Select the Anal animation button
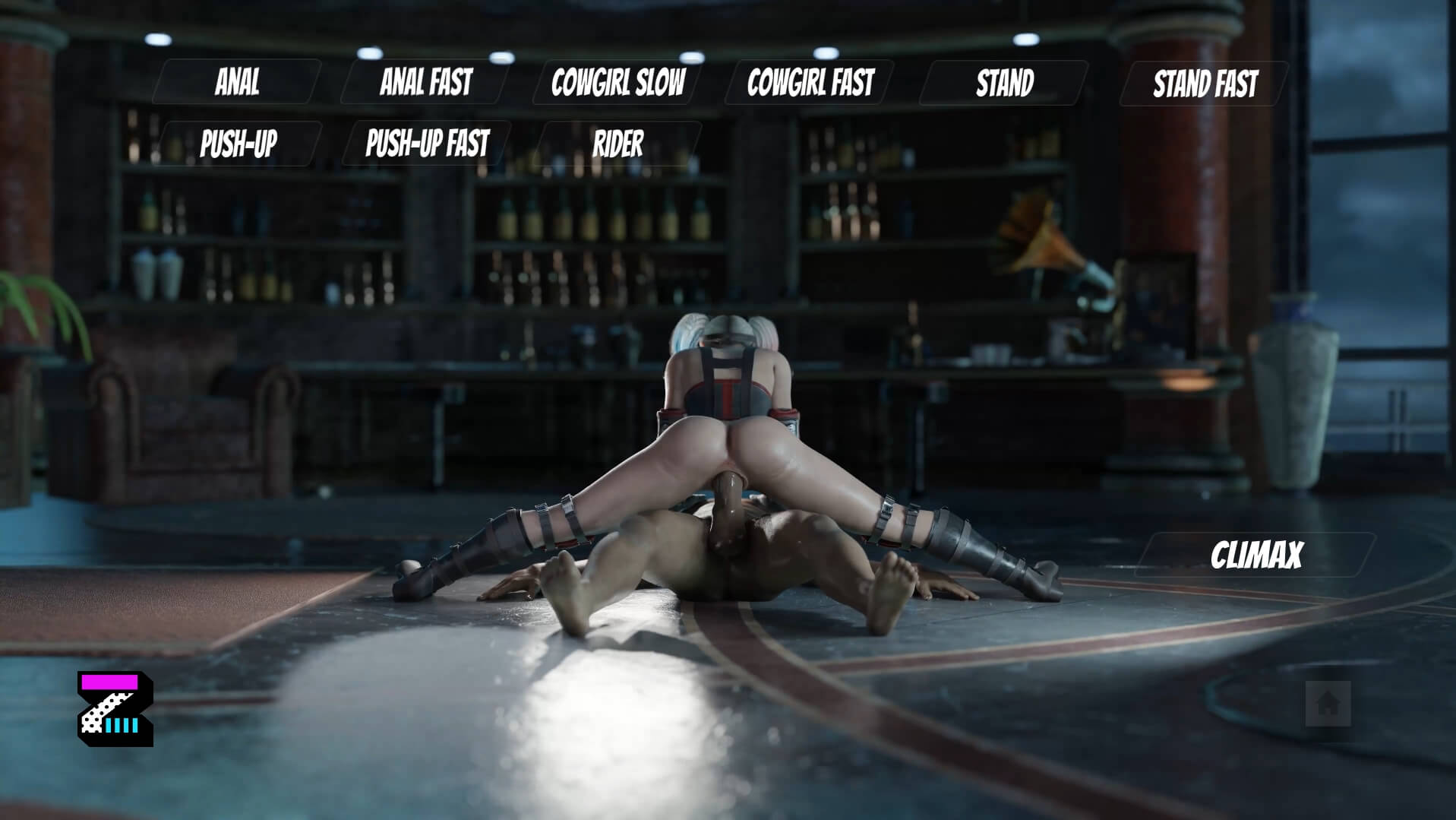The image size is (1456, 820). click(237, 82)
